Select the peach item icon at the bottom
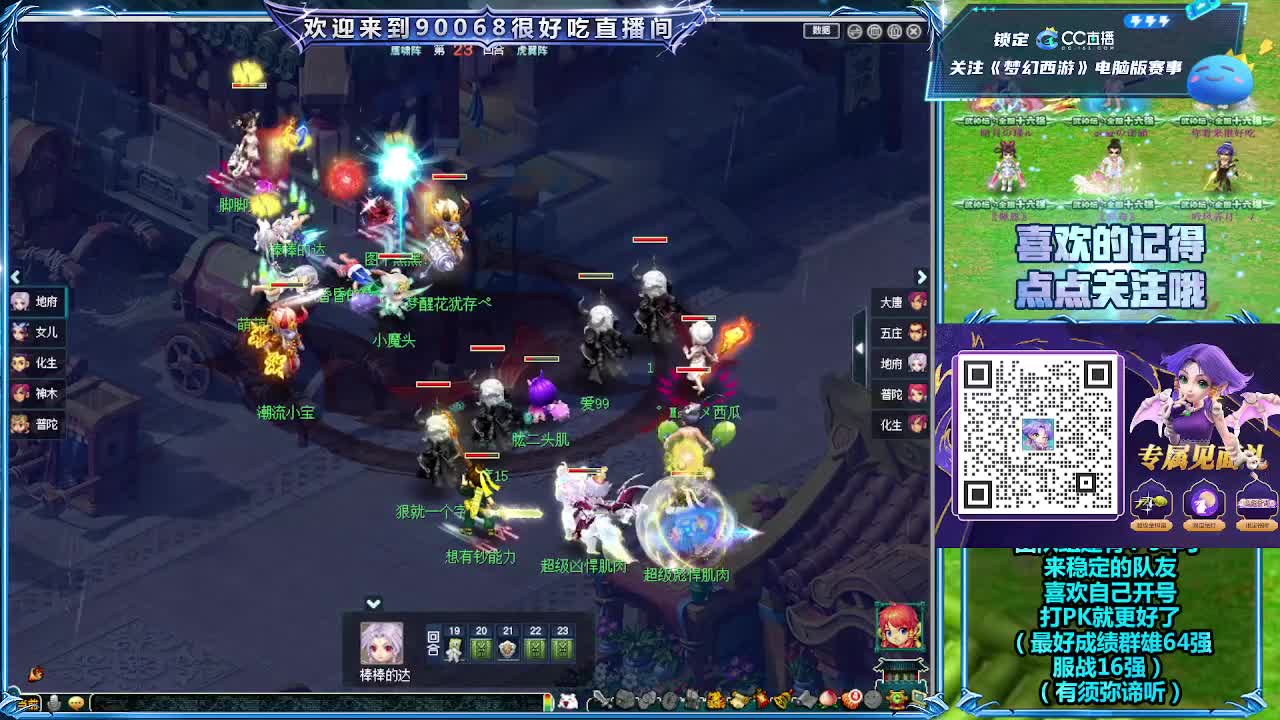Image resolution: width=1280 pixels, height=720 pixels. [x=829, y=700]
